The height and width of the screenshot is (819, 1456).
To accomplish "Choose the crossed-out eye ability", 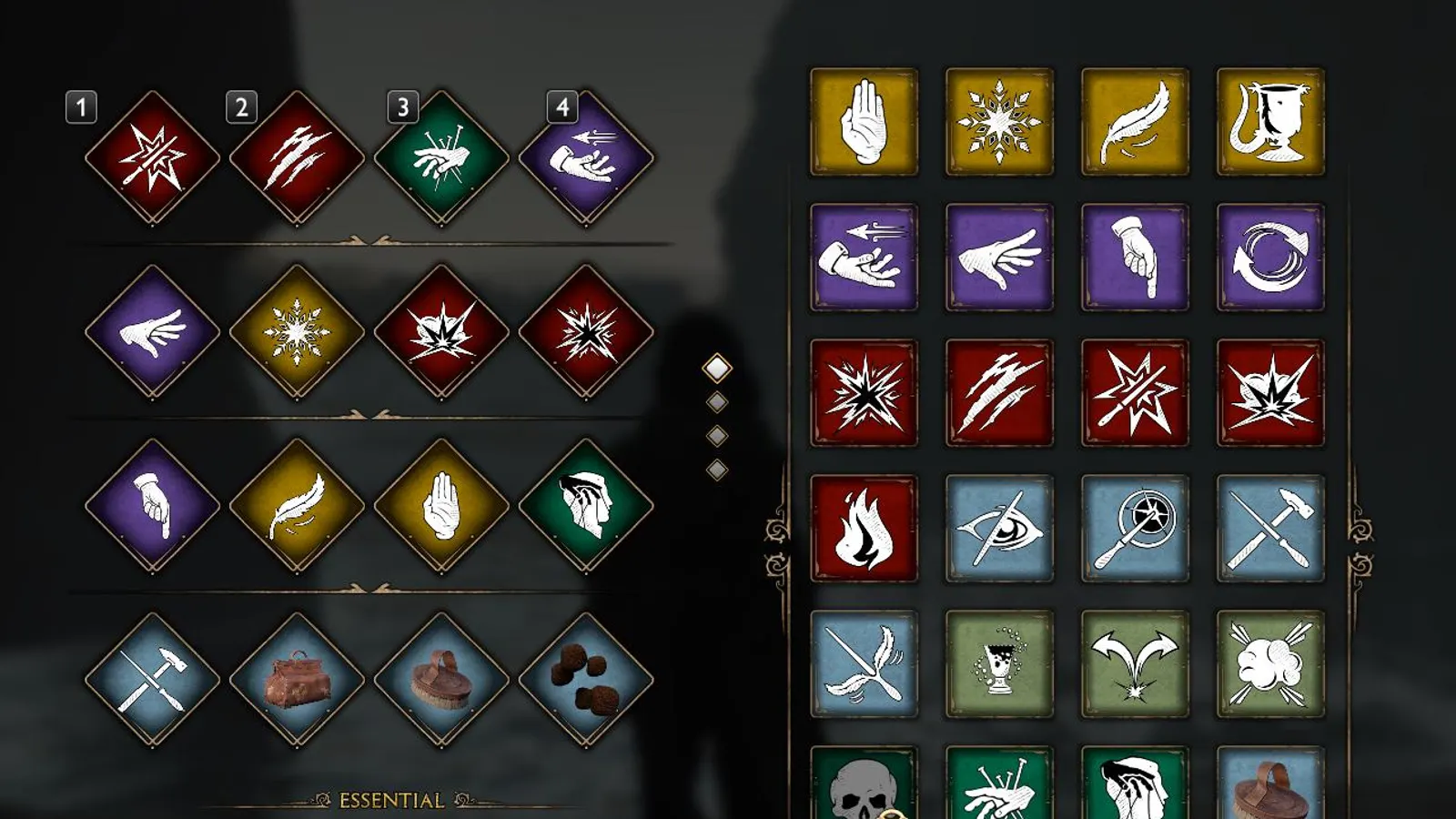I will click(x=998, y=528).
